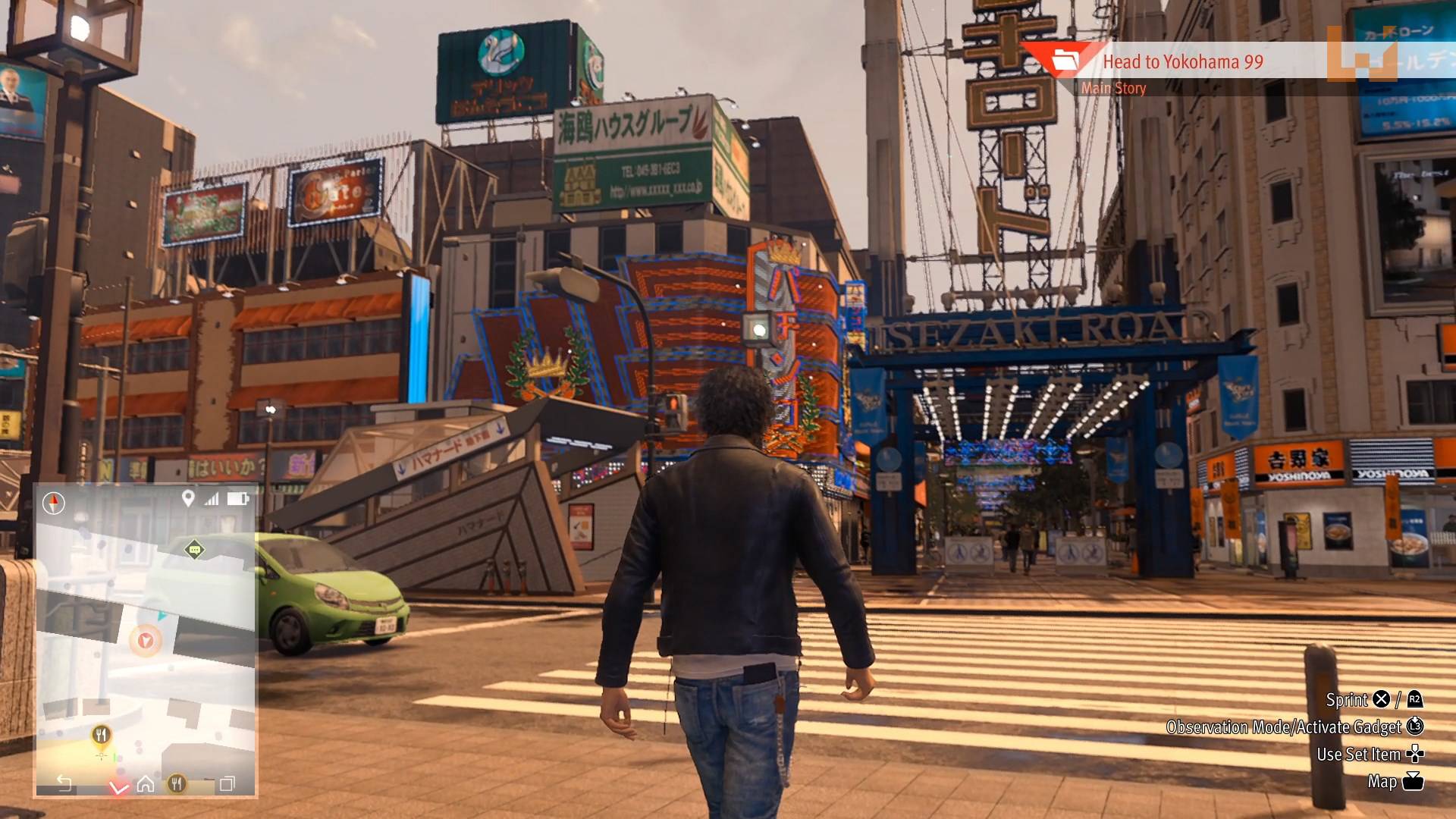Select the restaurant pin marker on the minimap
The height and width of the screenshot is (819, 1456).
101,734
